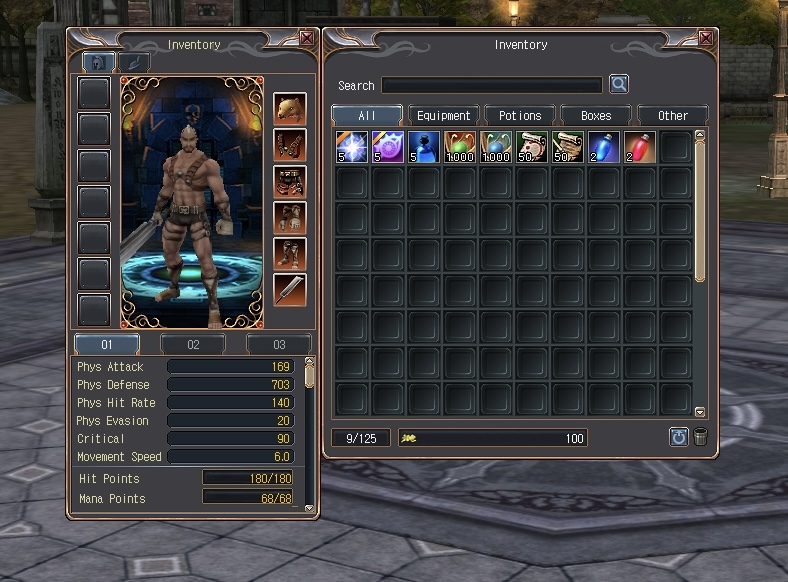This screenshot has height=582, width=788.
Task: Select the green orb item stack
Action: coord(460,147)
